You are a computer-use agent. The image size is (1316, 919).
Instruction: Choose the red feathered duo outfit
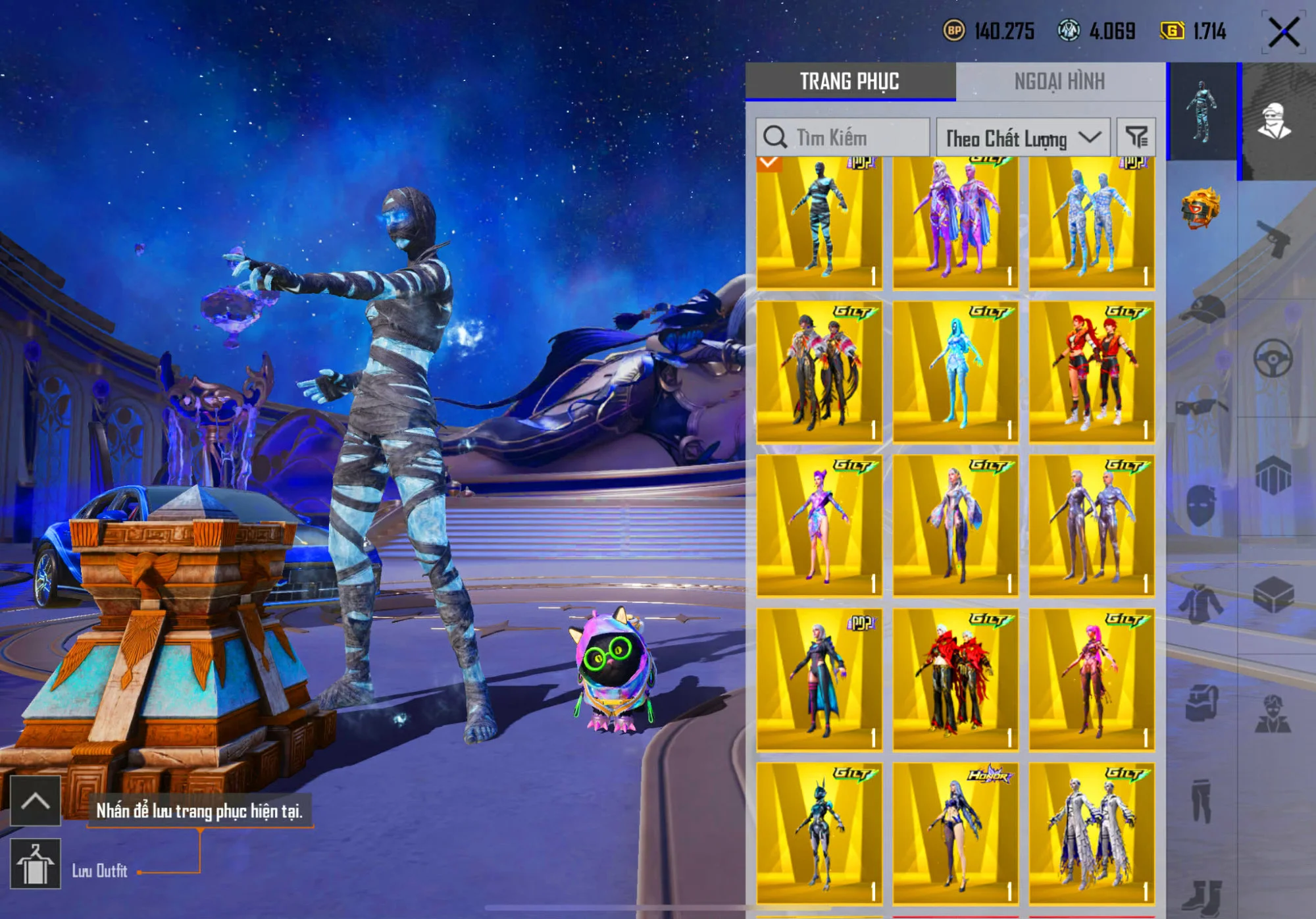pos(955,679)
